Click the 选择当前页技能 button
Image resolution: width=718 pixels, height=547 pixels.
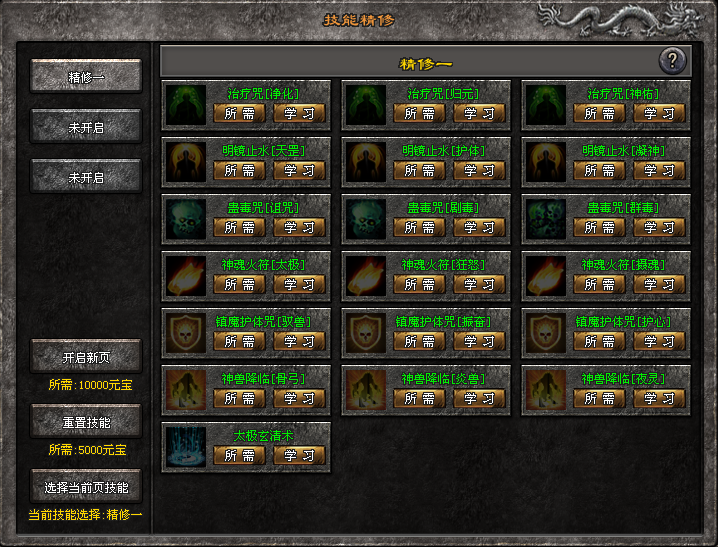pos(86,487)
